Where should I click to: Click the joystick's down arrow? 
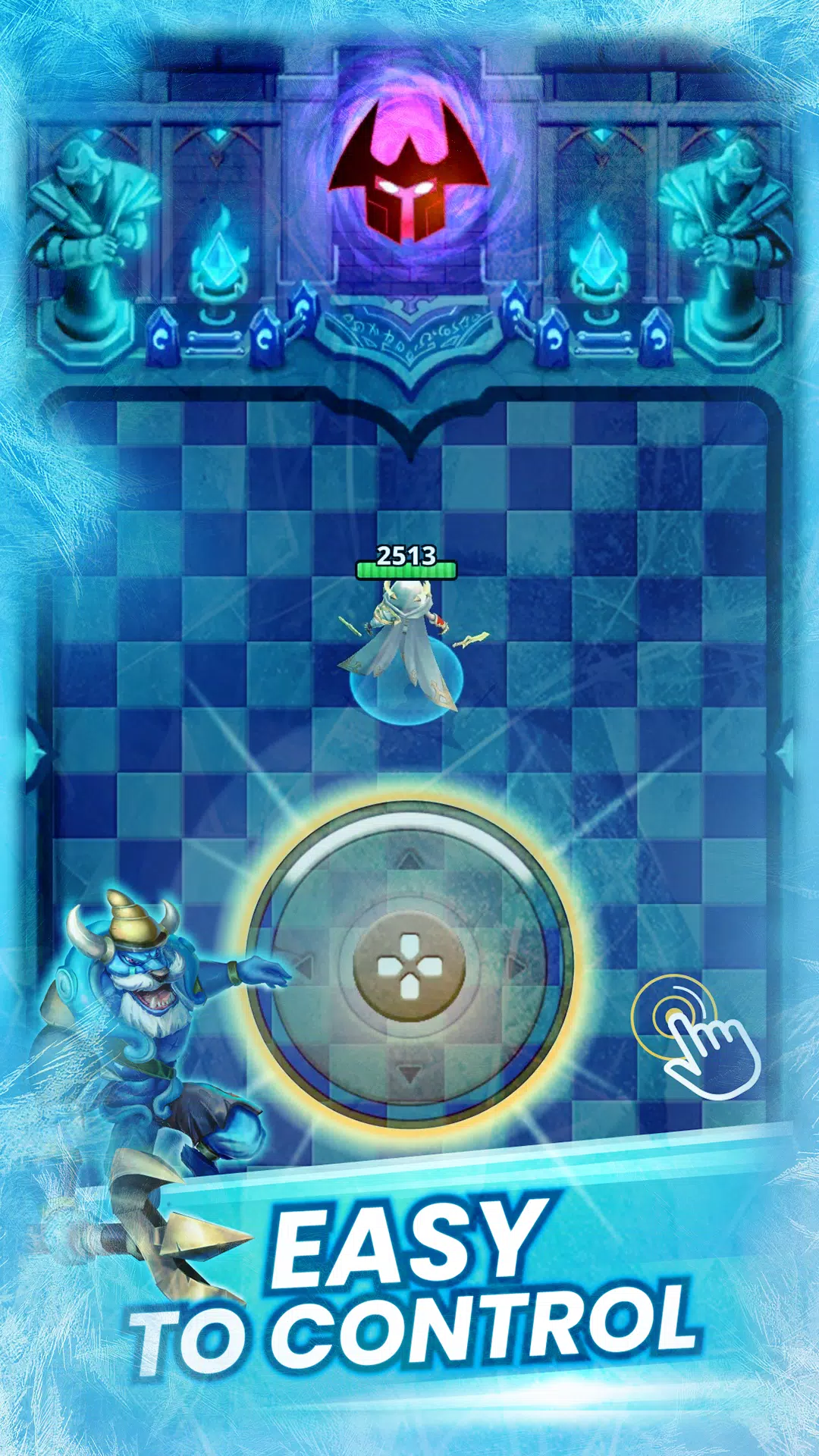[x=409, y=1073]
